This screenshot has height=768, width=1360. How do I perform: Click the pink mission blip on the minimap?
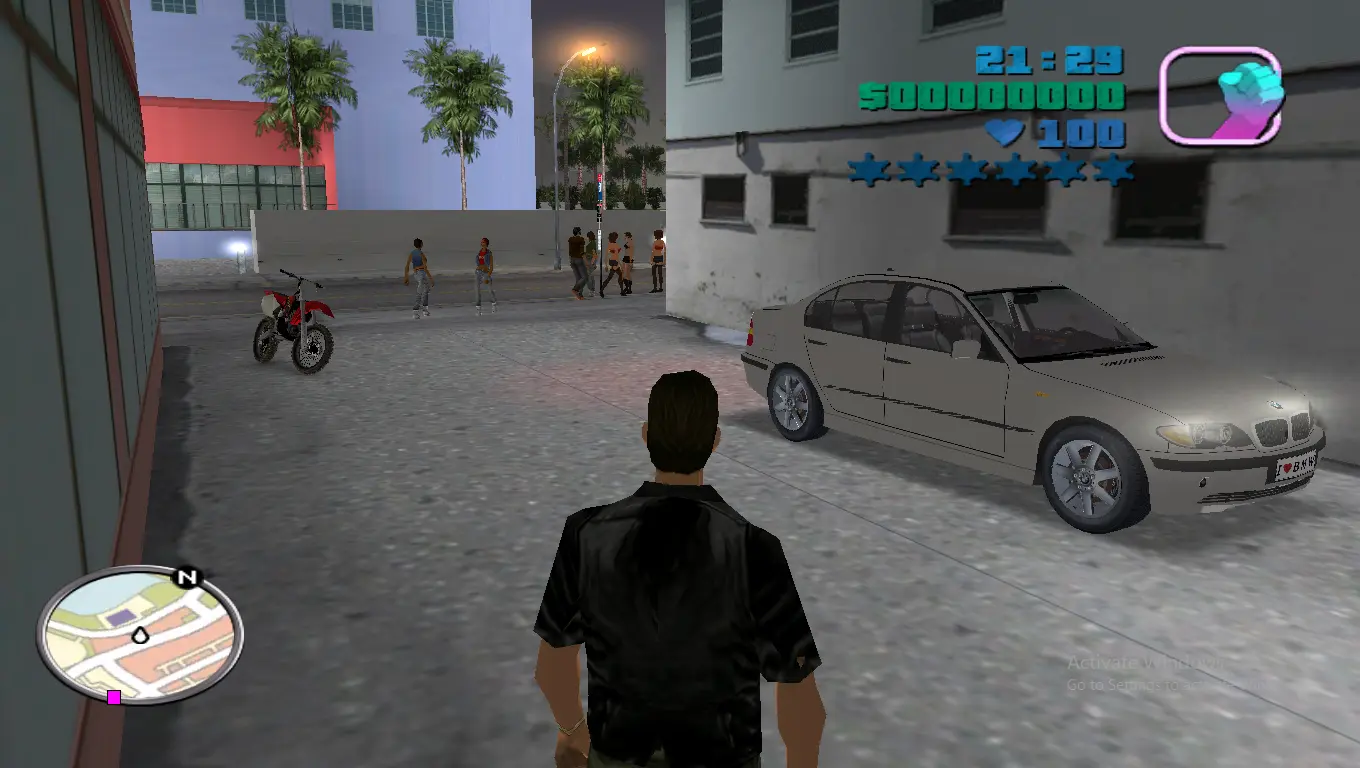(x=113, y=699)
